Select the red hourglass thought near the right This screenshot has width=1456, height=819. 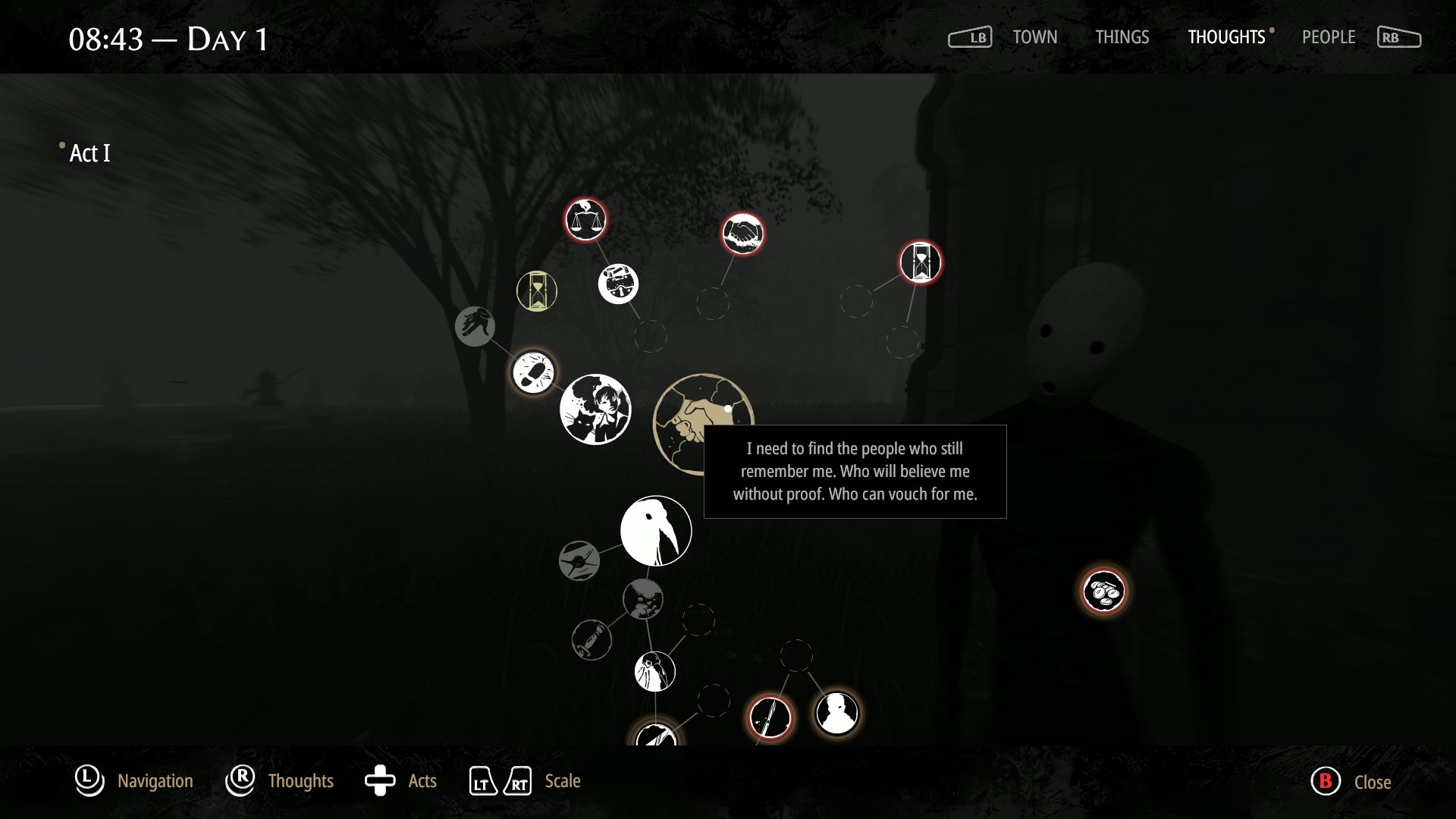point(920,262)
